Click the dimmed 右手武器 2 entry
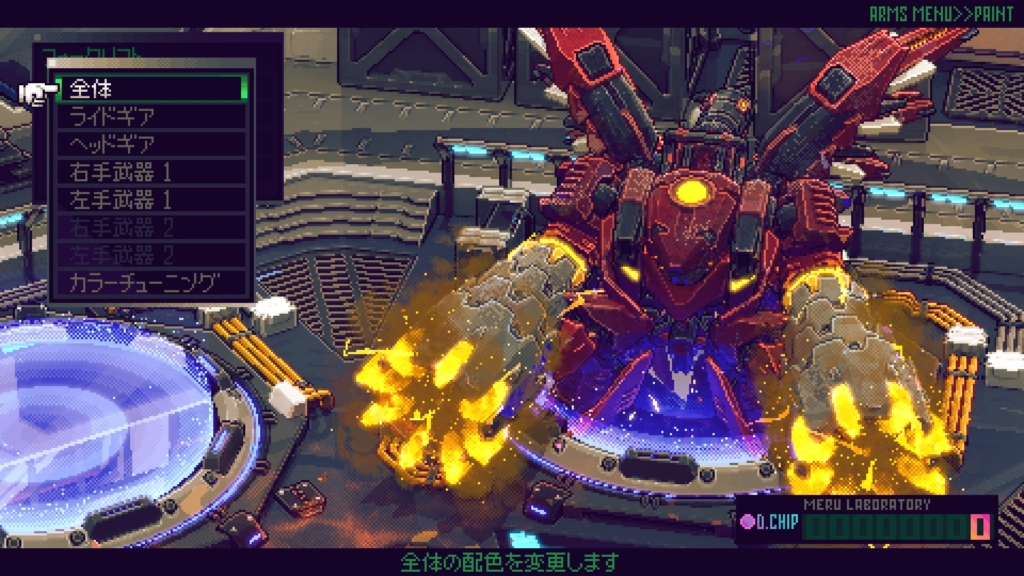The image size is (1024, 576). [x=150, y=227]
